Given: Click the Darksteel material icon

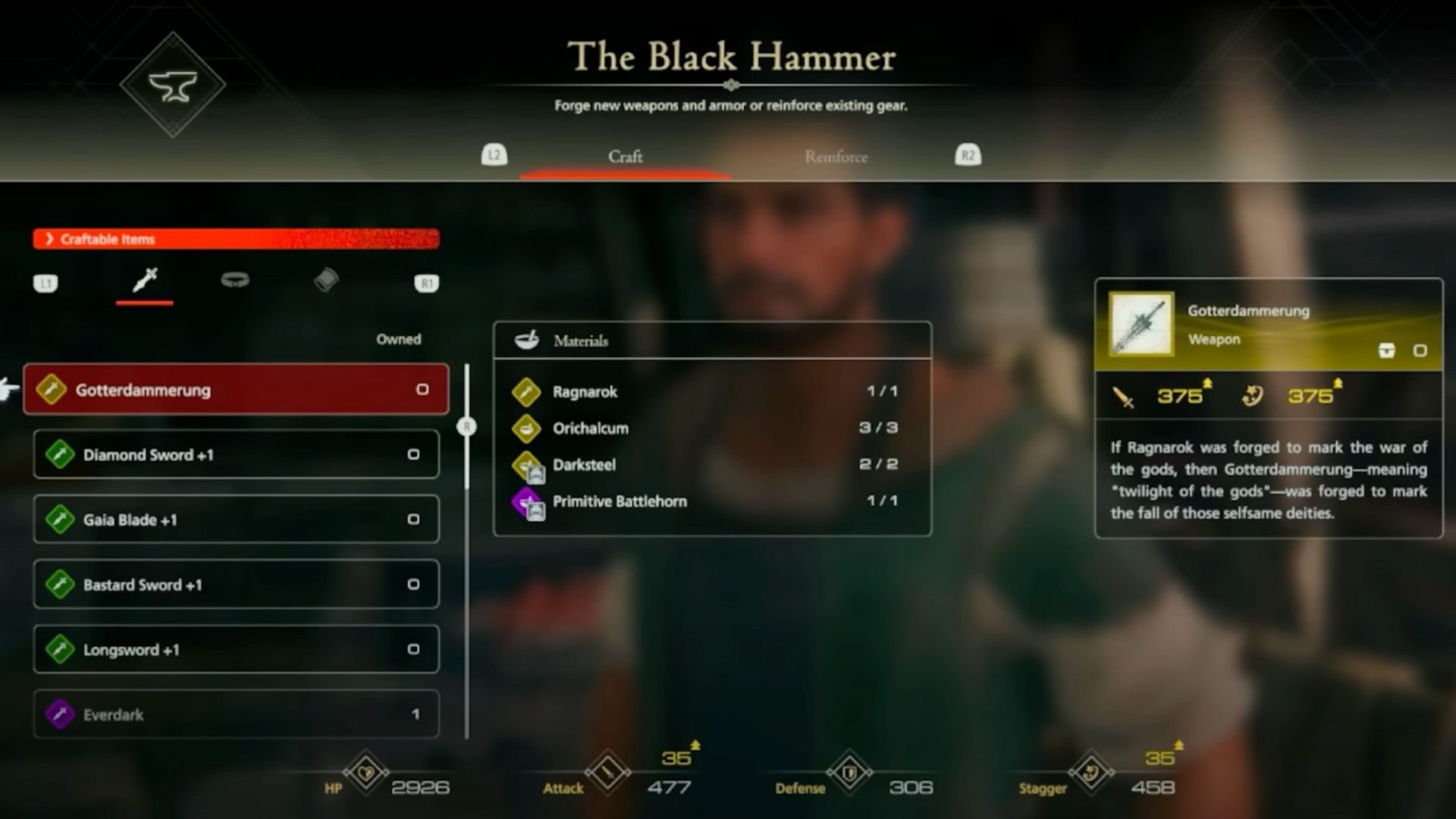Looking at the screenshot, I should pos(529,465).
